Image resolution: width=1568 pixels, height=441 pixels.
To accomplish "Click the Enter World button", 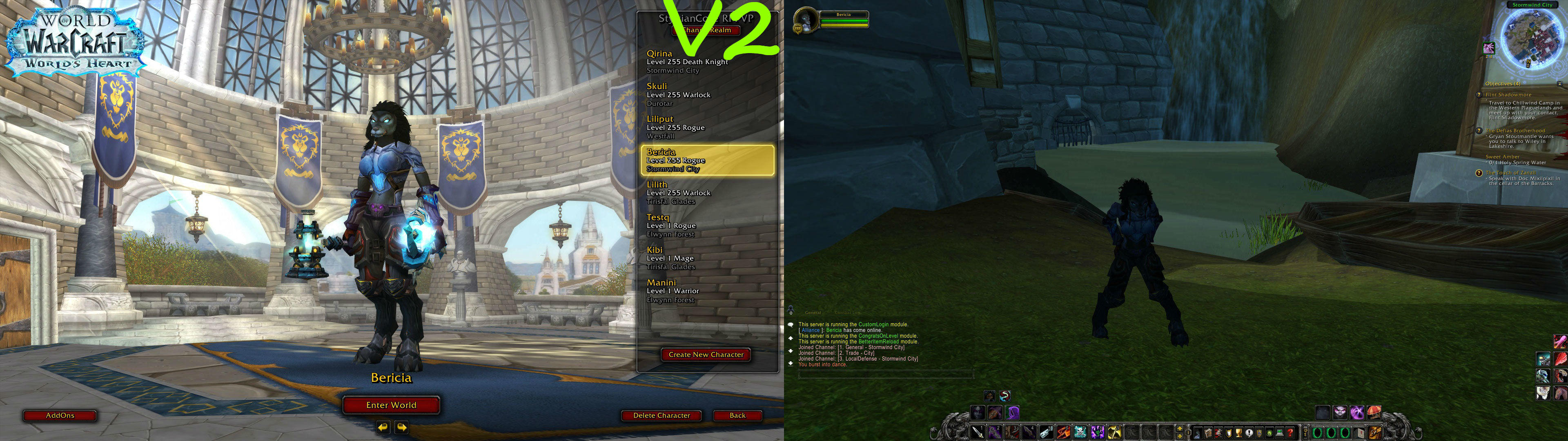I will click(x=392, y=404).
